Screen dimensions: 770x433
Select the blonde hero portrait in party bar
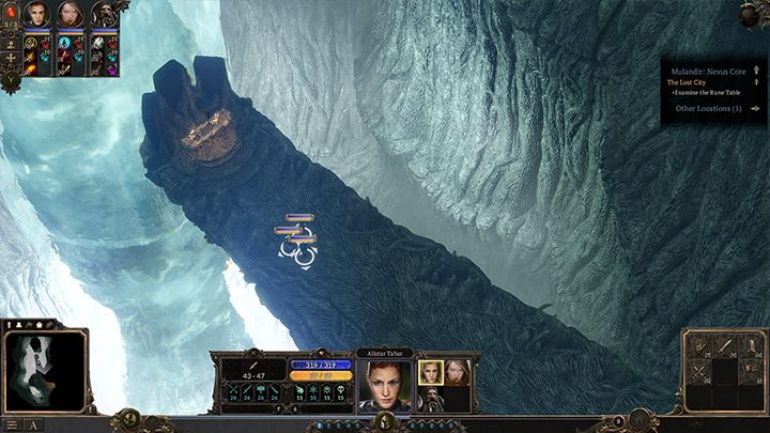(70, 13)
